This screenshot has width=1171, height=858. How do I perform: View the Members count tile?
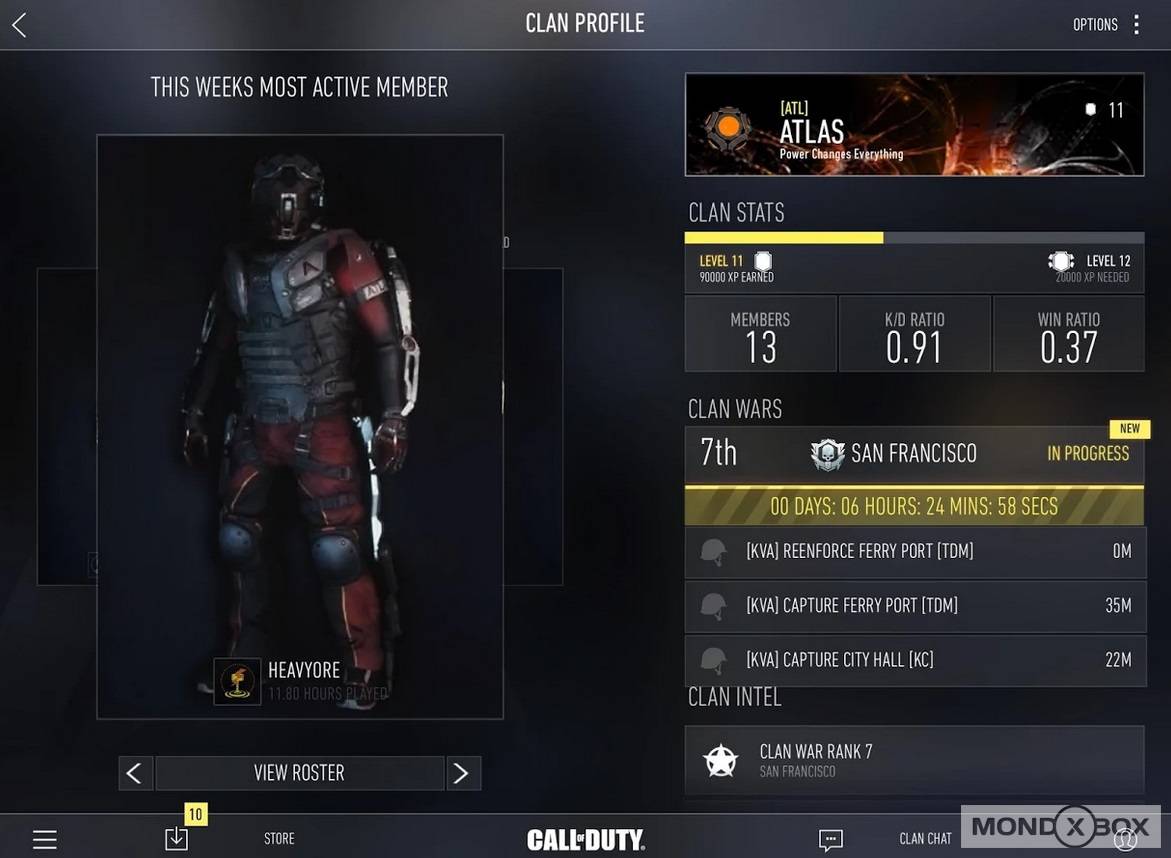tap(760, 335)
